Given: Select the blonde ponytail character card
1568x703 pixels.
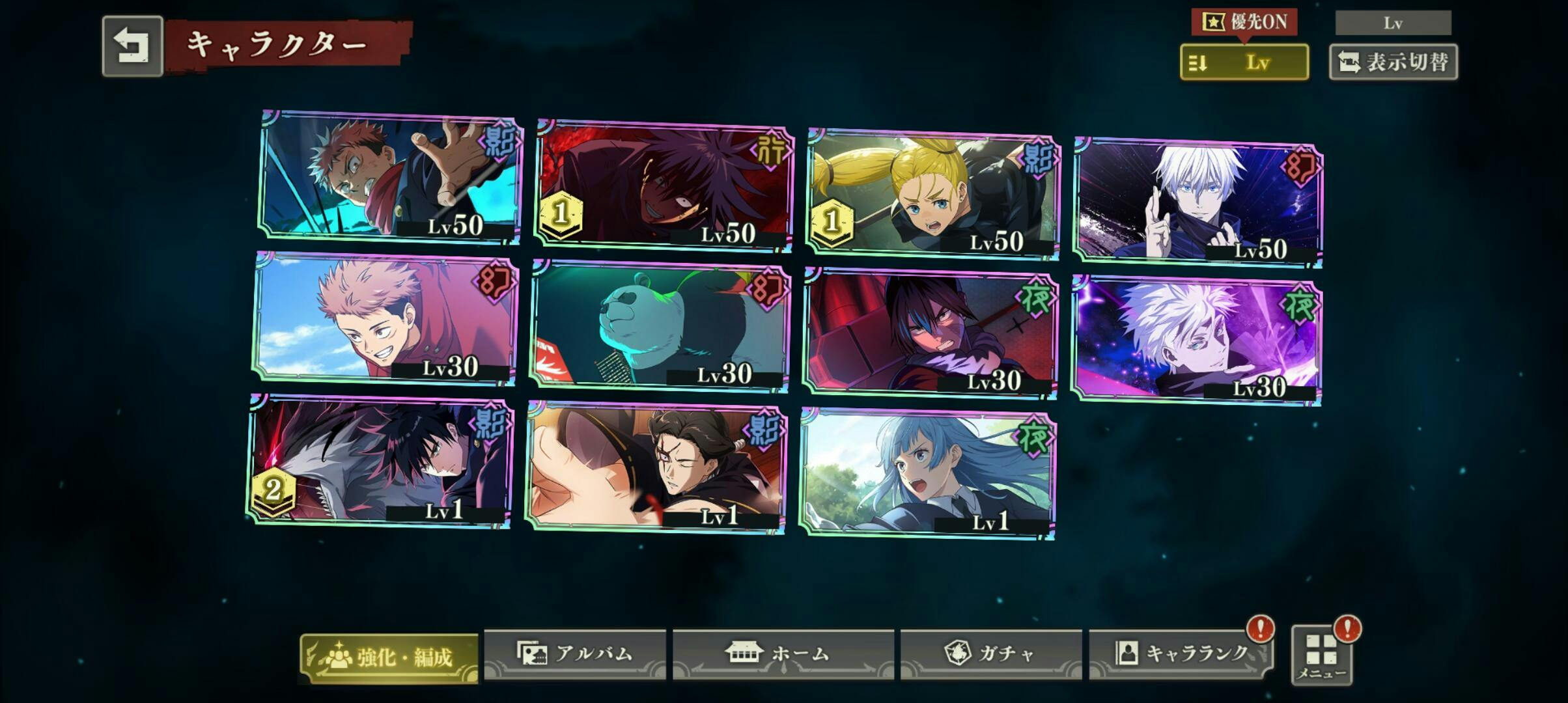Looking at the screenshot, I should pos(932,194).
